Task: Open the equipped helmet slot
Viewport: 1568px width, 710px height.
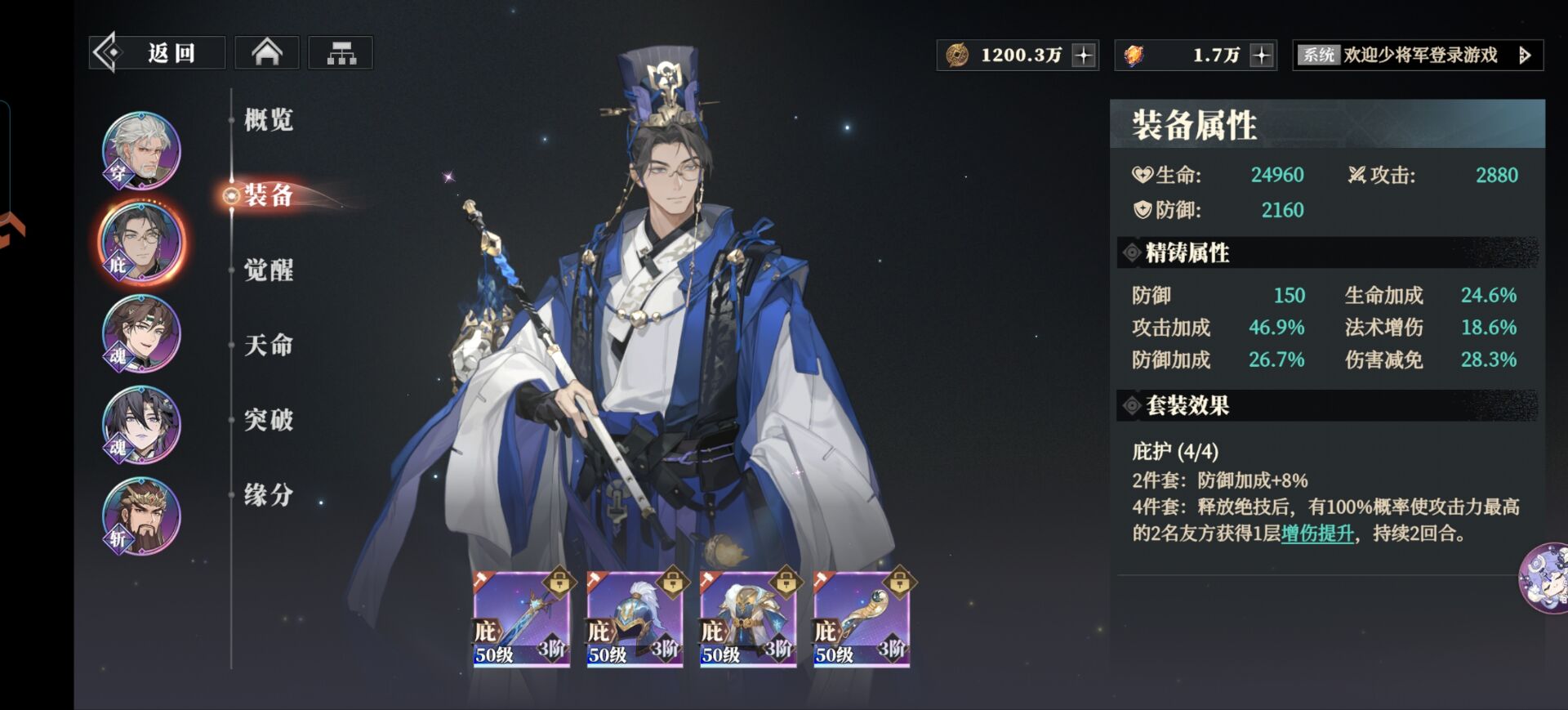Action: click(635, 618)
